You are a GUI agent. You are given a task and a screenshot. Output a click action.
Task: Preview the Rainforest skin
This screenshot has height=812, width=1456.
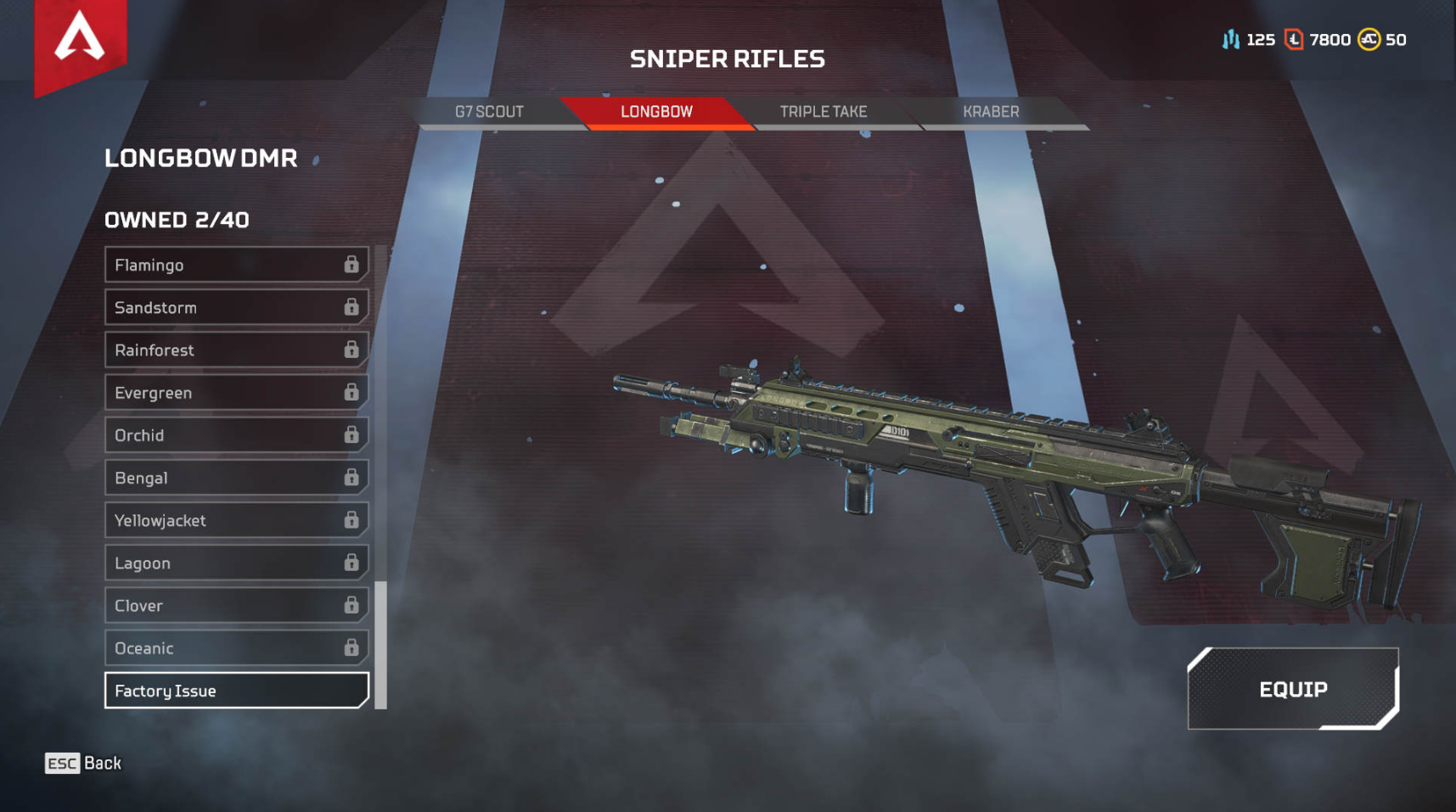(236, 350)
